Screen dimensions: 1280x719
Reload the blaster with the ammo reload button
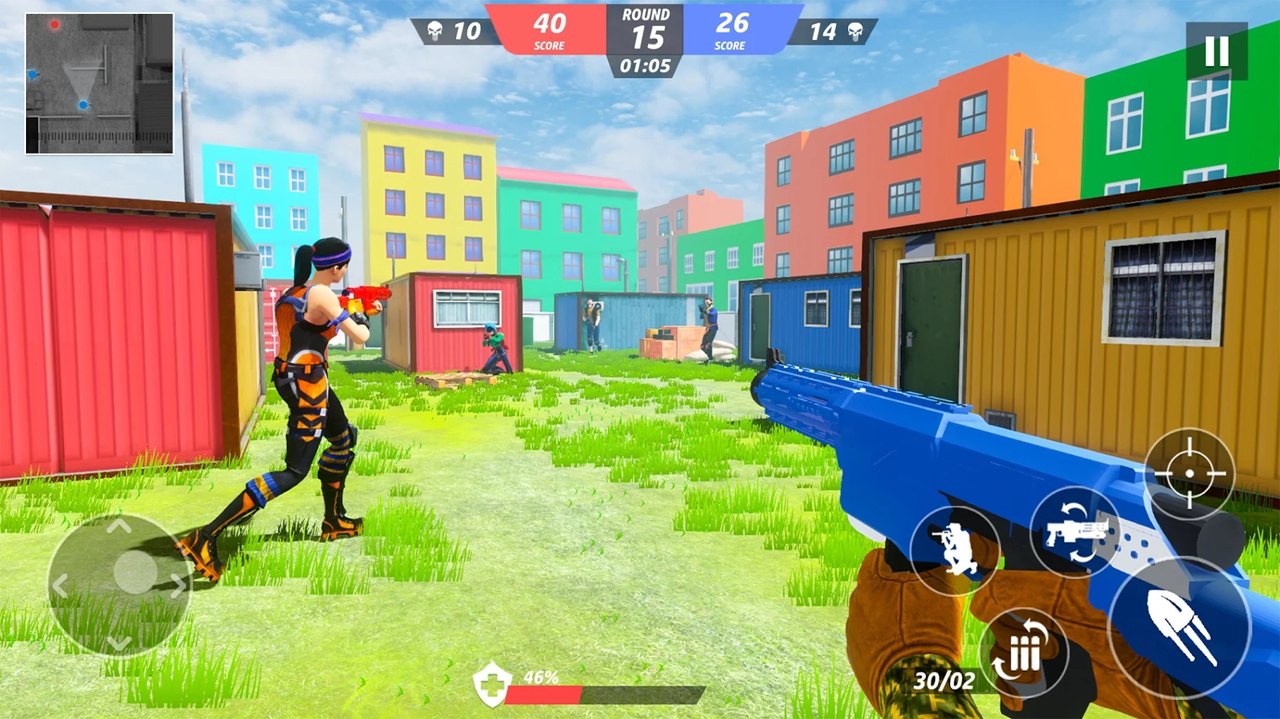pyautogui.click(x=1023, y=653)
